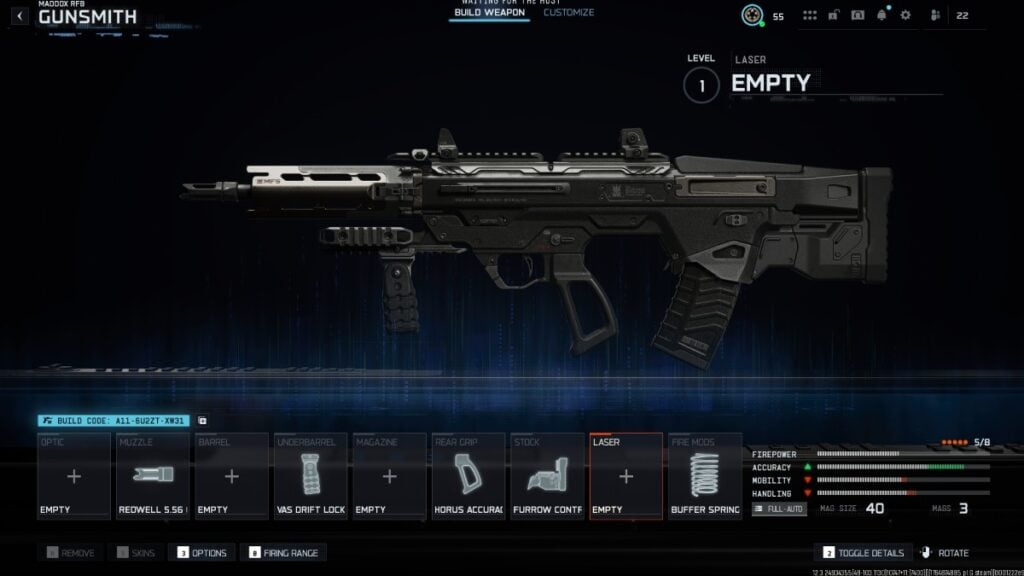Viewport: 1024px width, 576px height.
Task: Go back using the arrow beside Gunsmith
Action: point(20,16)
